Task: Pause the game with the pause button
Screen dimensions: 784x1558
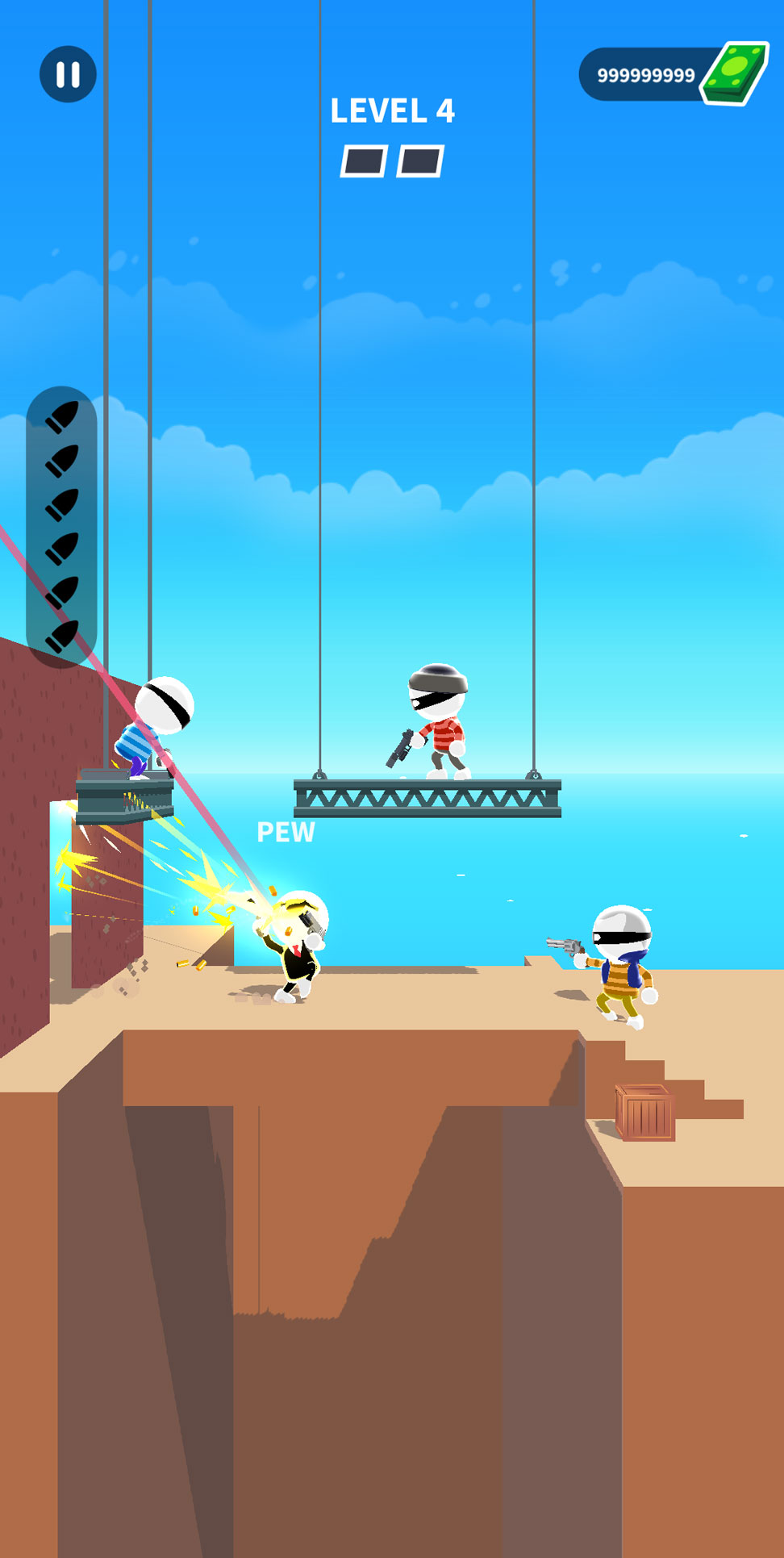Action: click(68, 74)
